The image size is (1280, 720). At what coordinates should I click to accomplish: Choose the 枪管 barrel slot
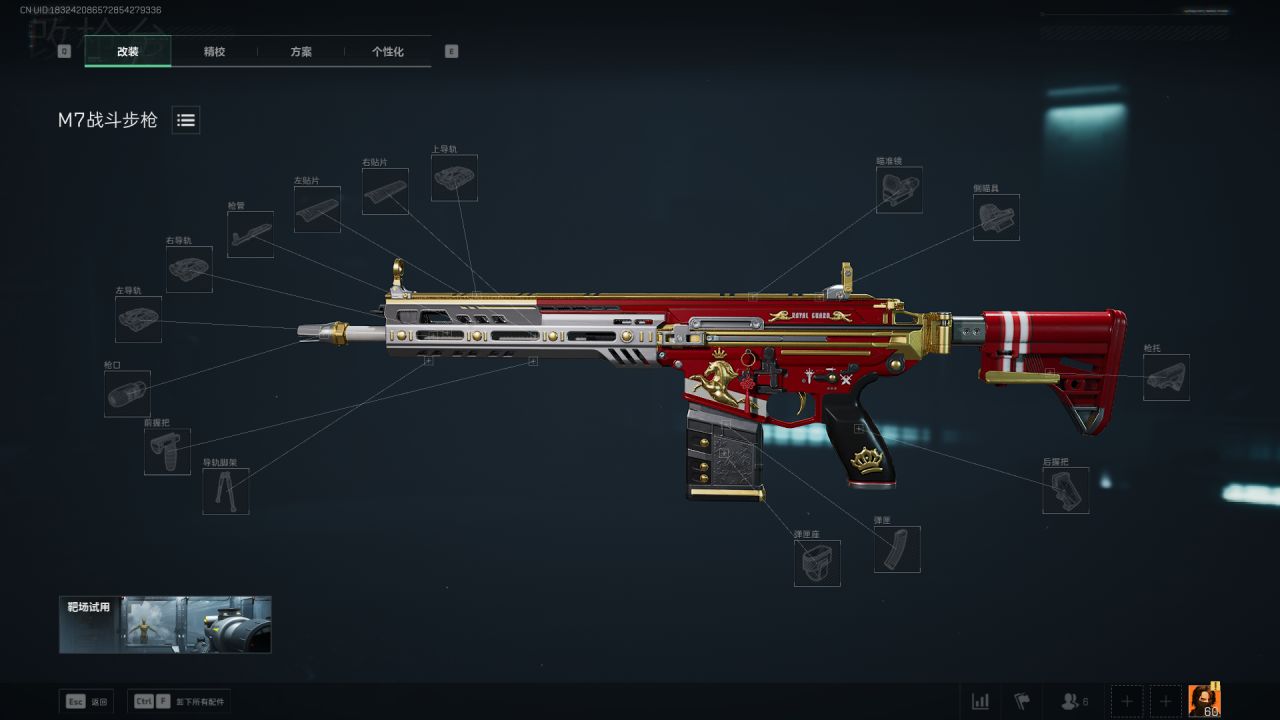pos(250,234)
